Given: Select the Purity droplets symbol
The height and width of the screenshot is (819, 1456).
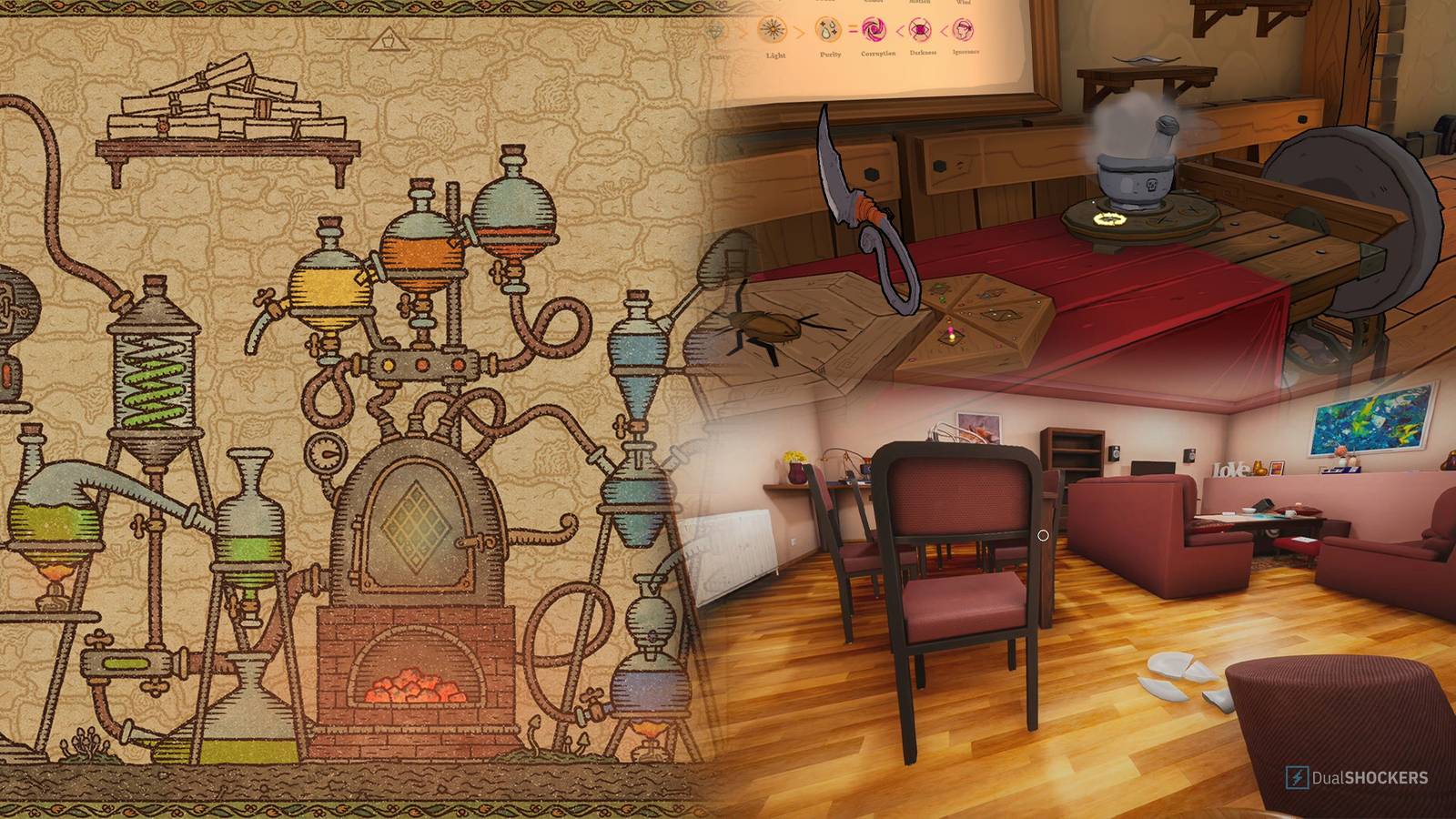Looking at the screenshot, I should [x=828, y=29].
